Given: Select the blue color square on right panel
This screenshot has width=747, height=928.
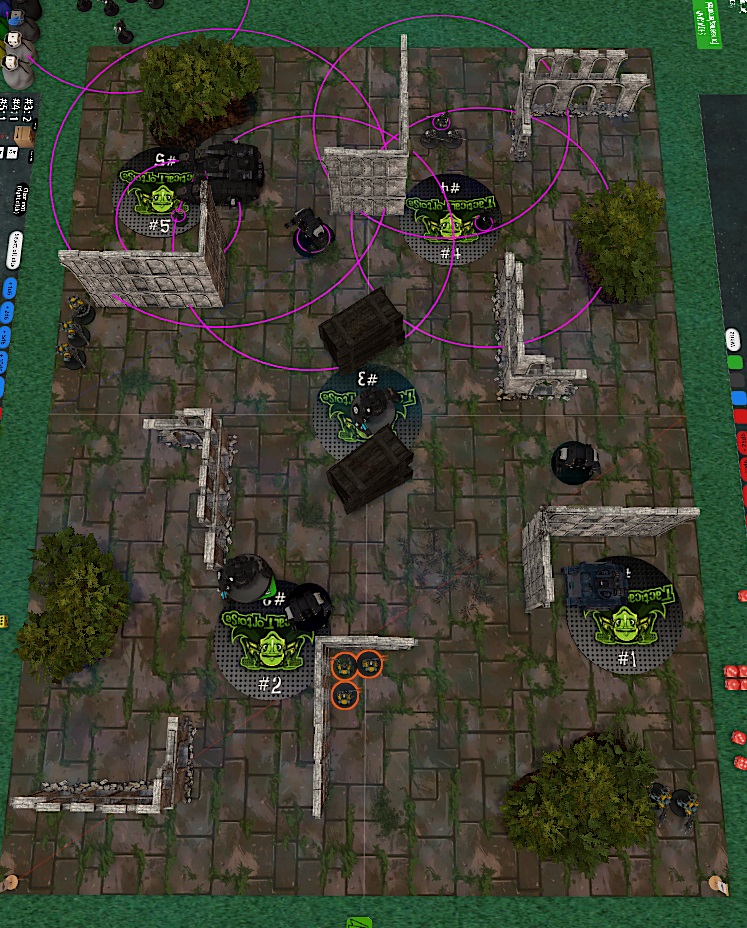Looking at the screenshot, I should (x=739, y=398).
